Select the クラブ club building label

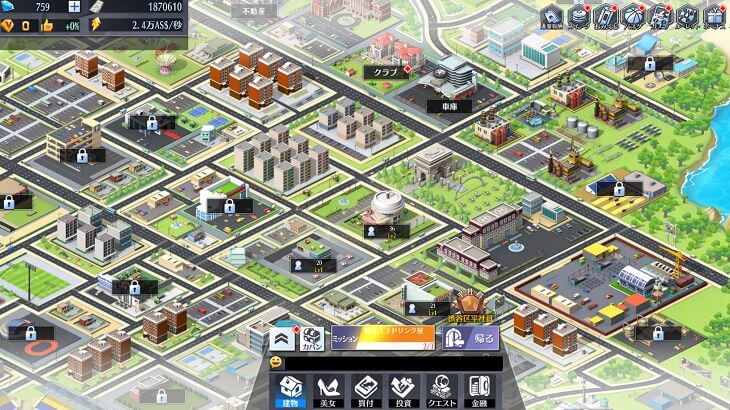coord(387,72)
